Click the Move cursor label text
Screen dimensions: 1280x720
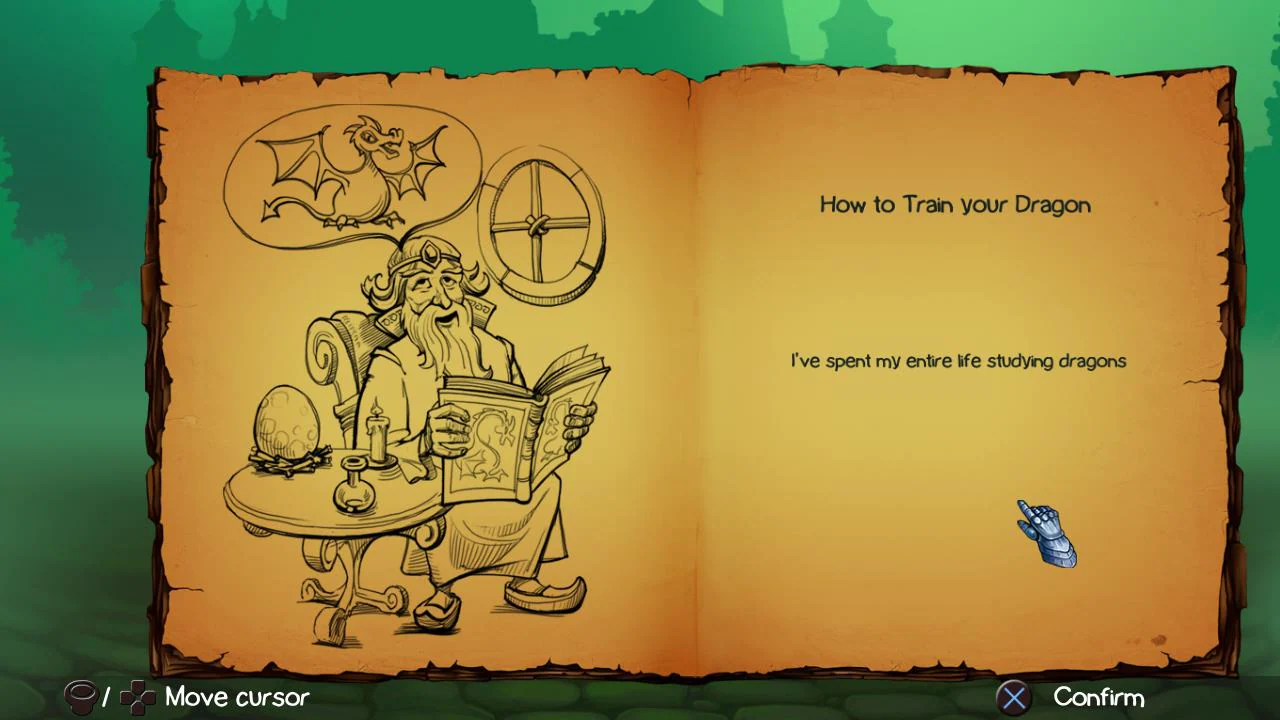(237, 697)
